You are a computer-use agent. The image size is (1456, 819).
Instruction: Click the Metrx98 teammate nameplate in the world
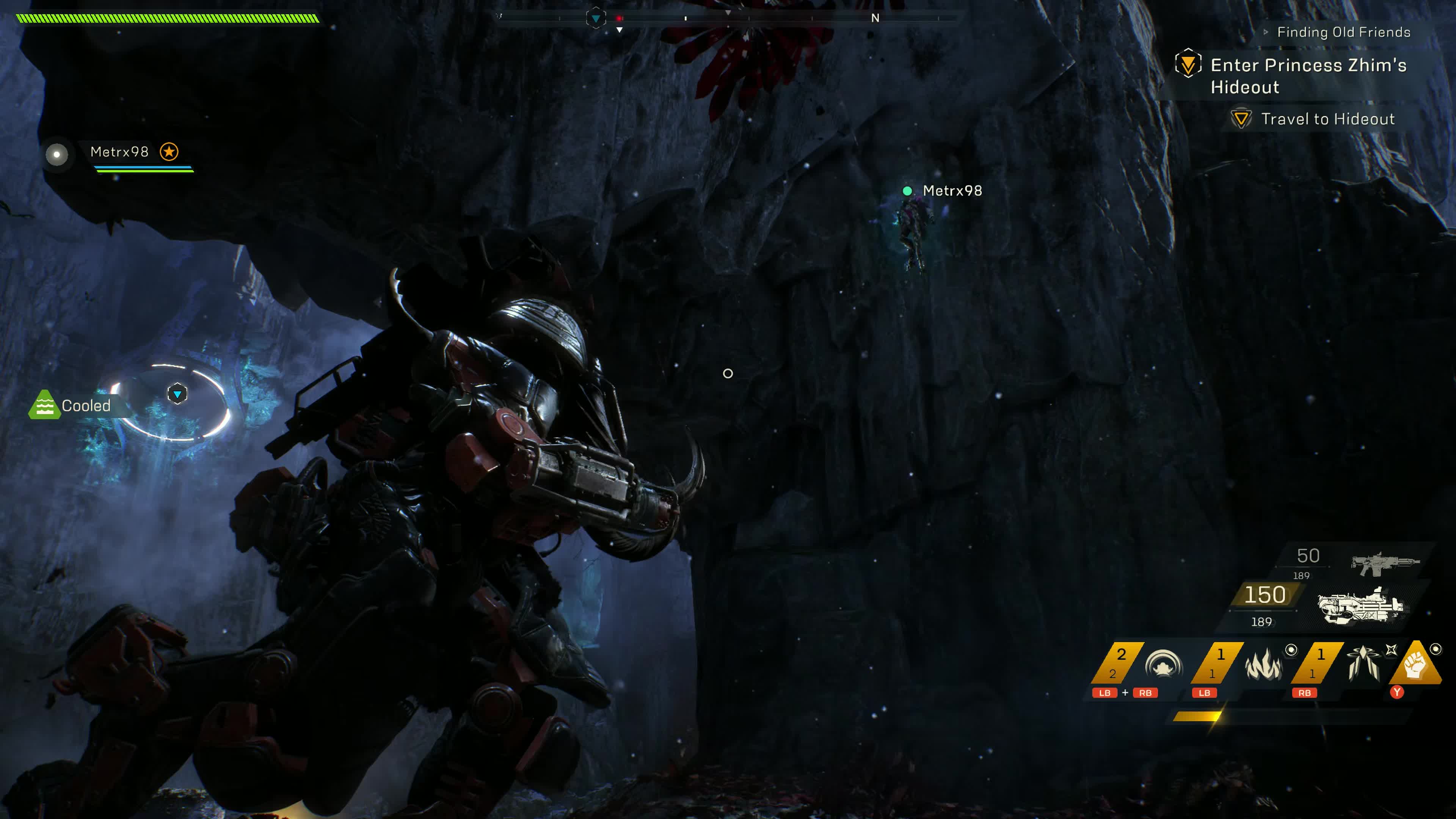(952, 191)
